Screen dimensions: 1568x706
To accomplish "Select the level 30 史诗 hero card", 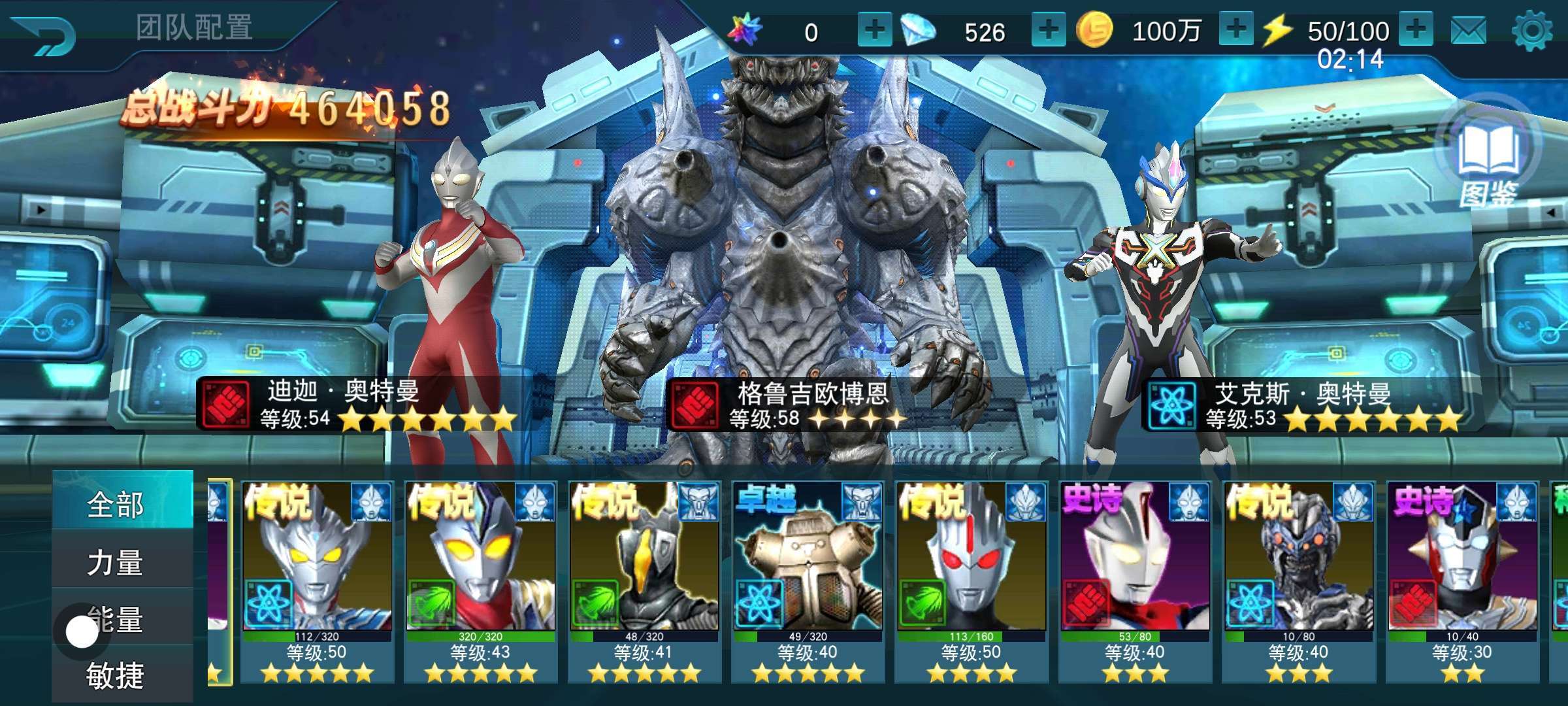I will pyautogui.click(x=1462, y=582).
